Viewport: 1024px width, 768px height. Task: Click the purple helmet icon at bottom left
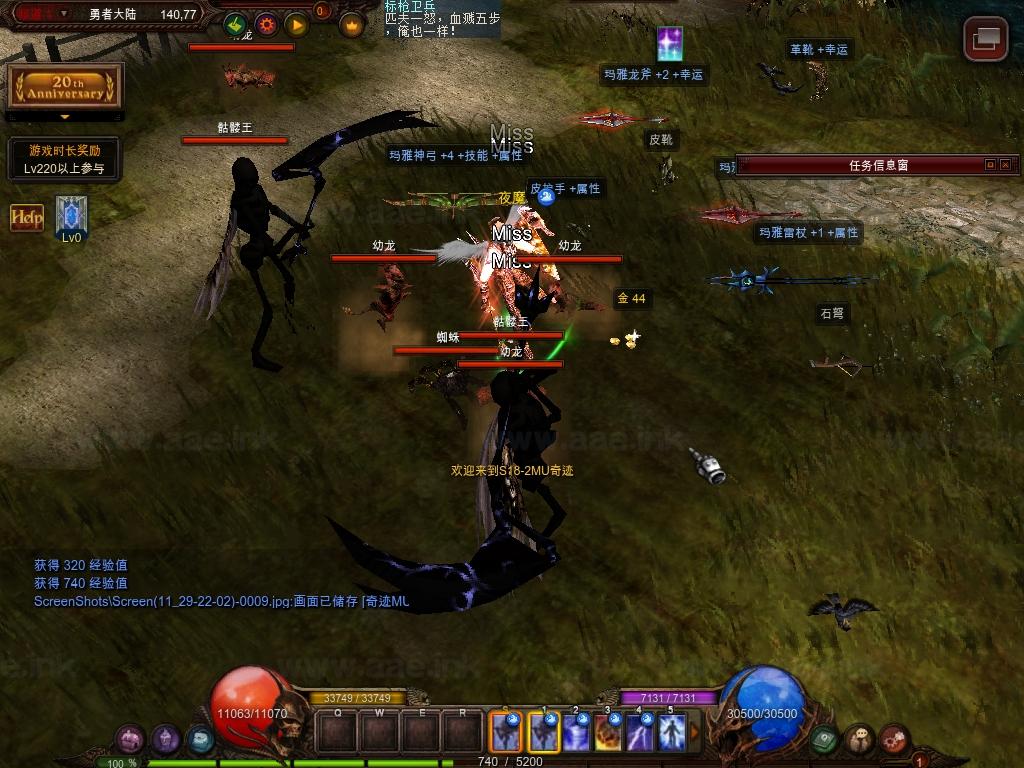coord(165,739)
